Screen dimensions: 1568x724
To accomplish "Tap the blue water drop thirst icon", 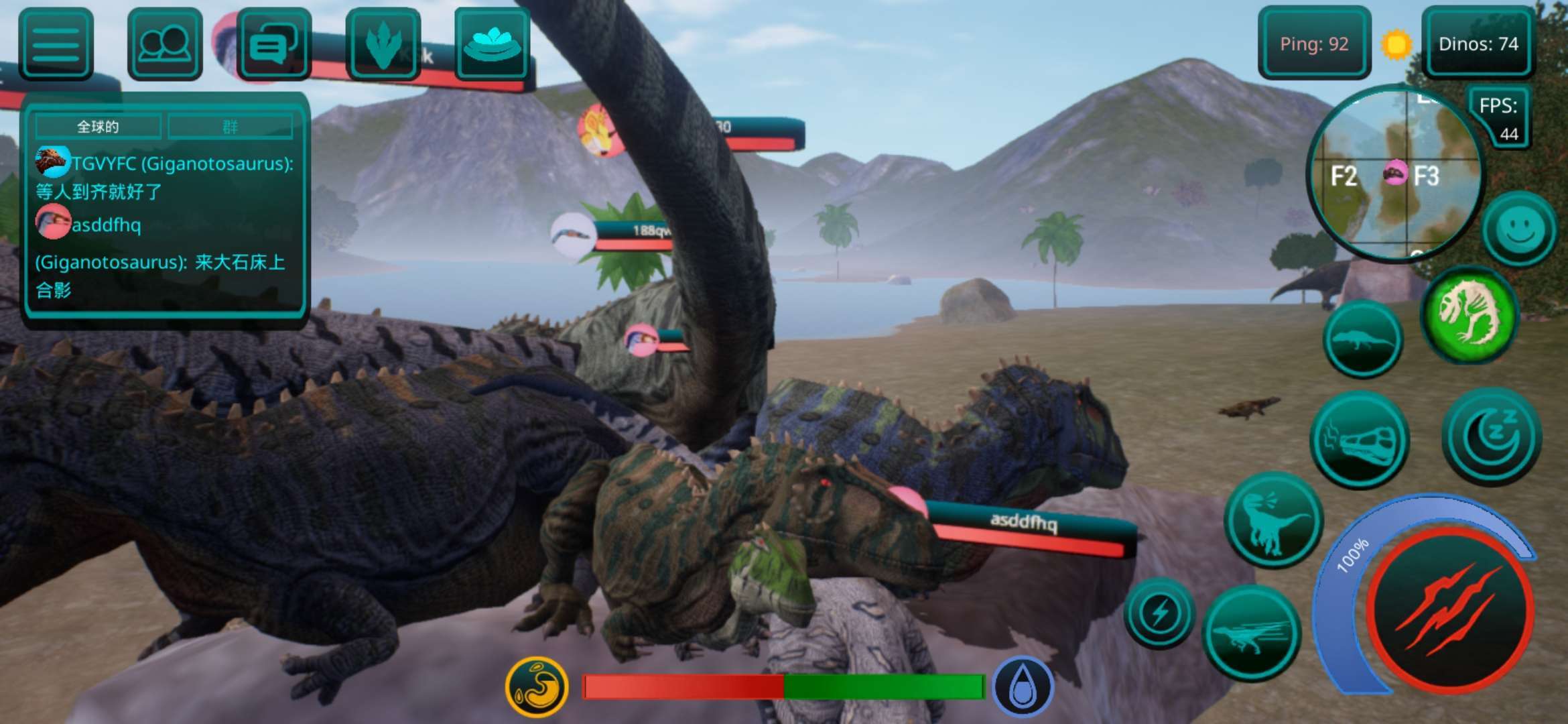I will [1023, 686].
